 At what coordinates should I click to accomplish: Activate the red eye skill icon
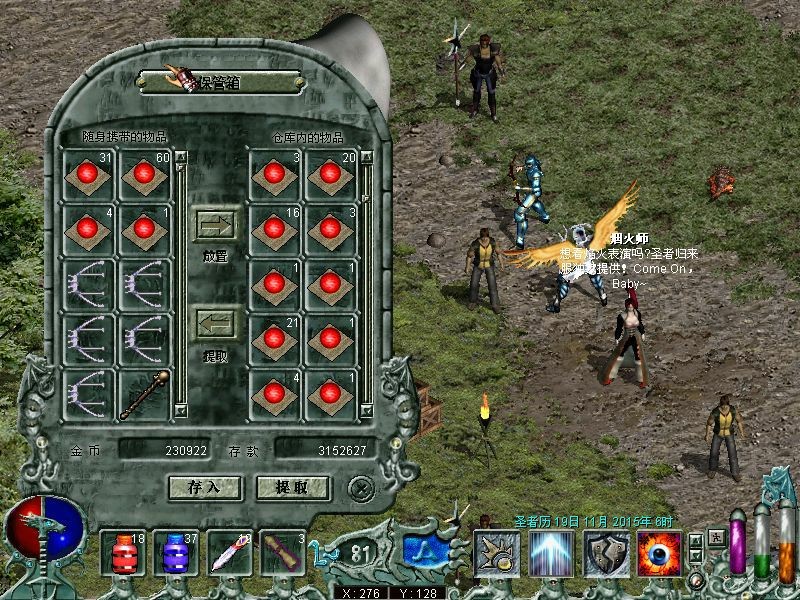(659, 553)
